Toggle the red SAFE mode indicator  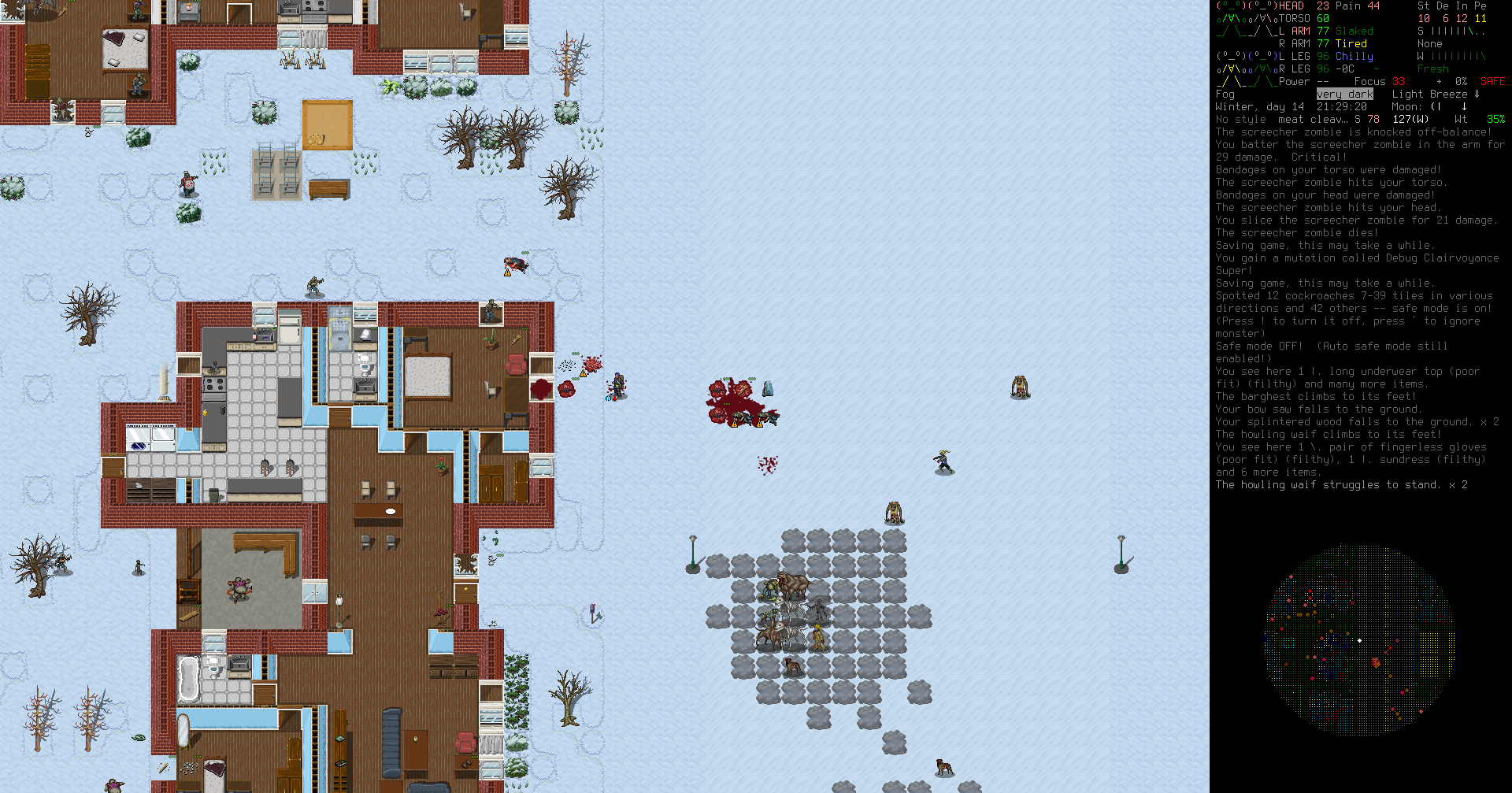point(1492,80)
